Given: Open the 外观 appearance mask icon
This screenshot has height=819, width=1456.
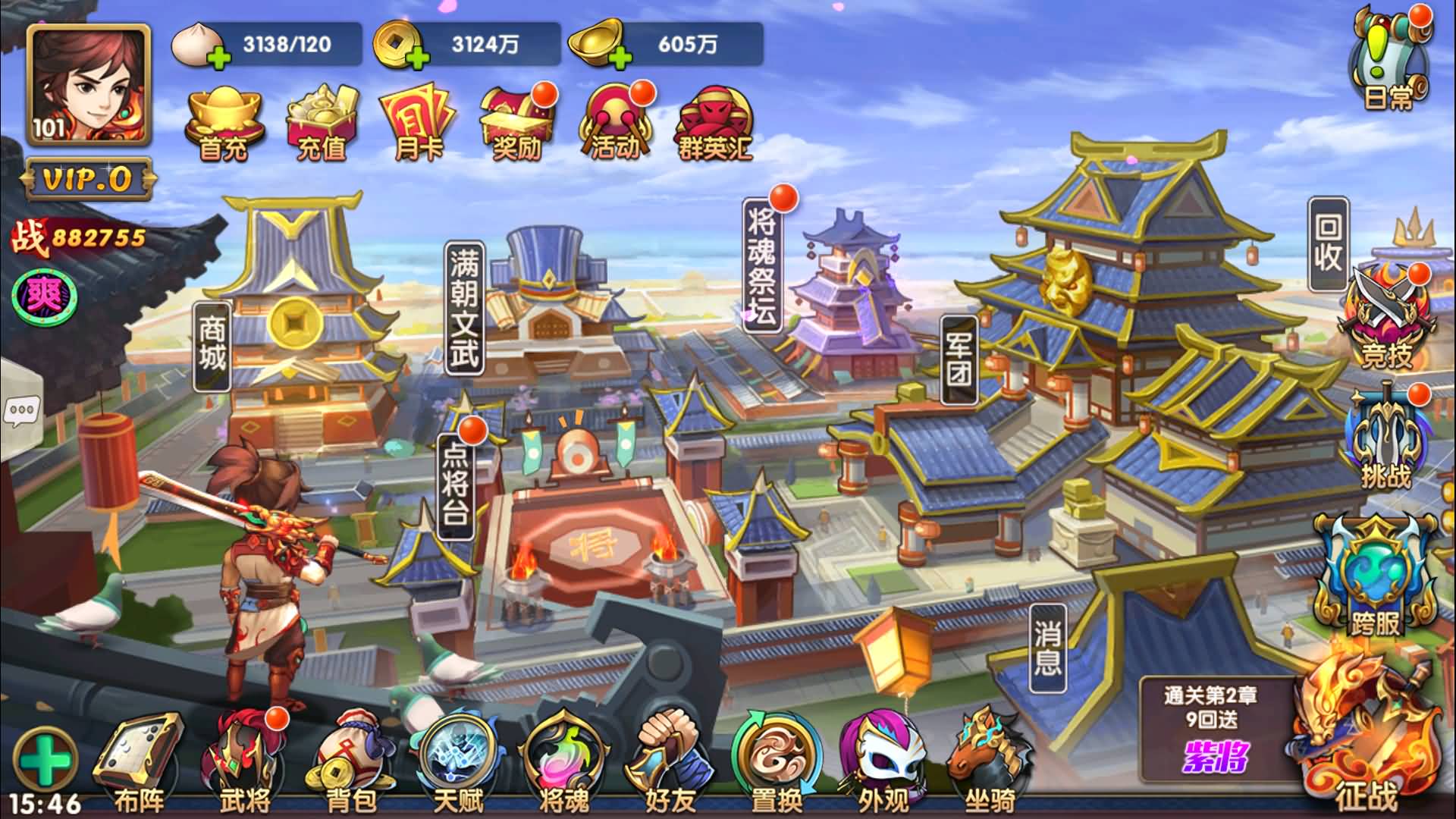Looking at the screenshot, I should point(882,762).
